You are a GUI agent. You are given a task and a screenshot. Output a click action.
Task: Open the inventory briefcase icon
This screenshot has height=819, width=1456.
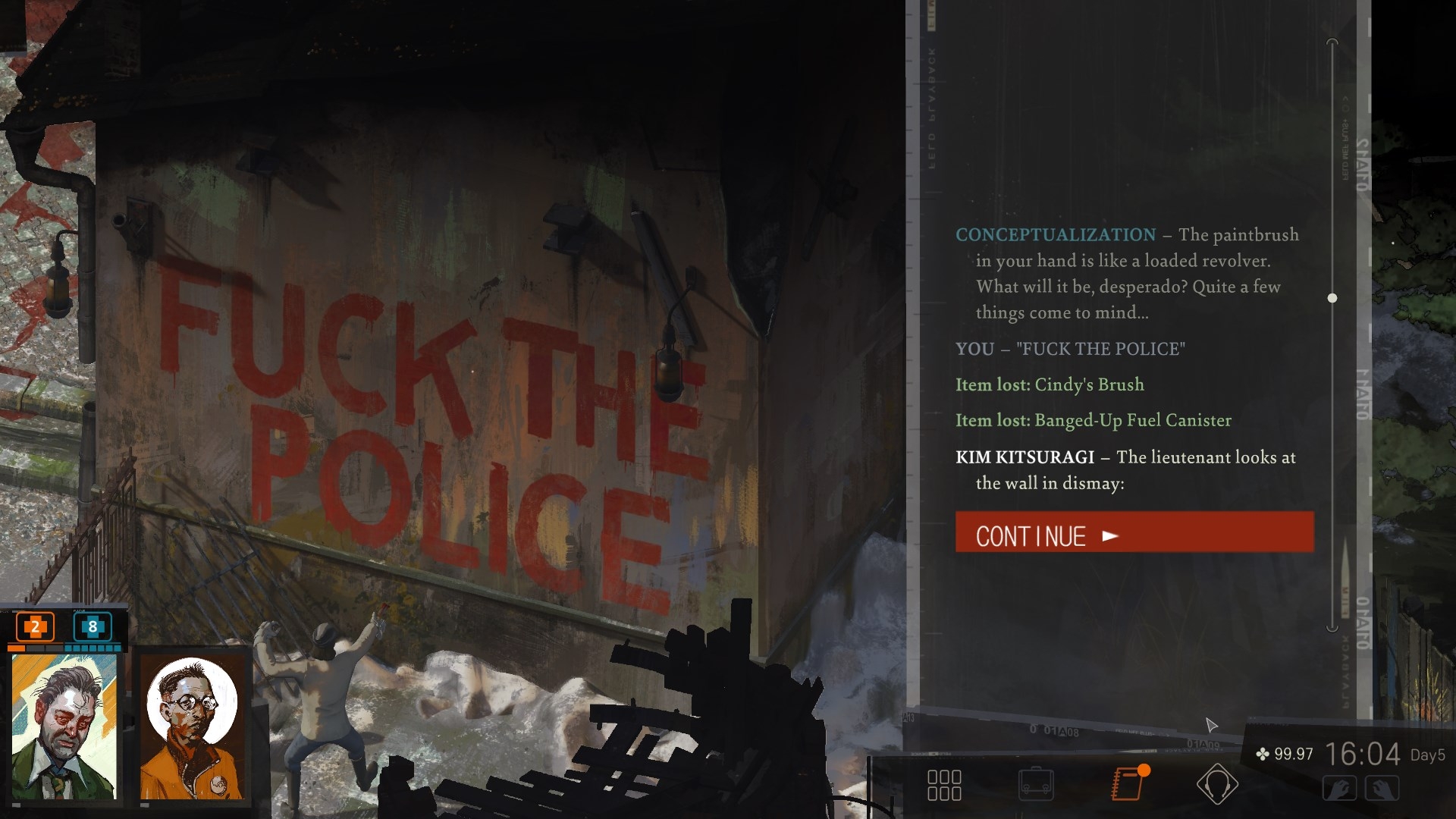click(1036, 785)
